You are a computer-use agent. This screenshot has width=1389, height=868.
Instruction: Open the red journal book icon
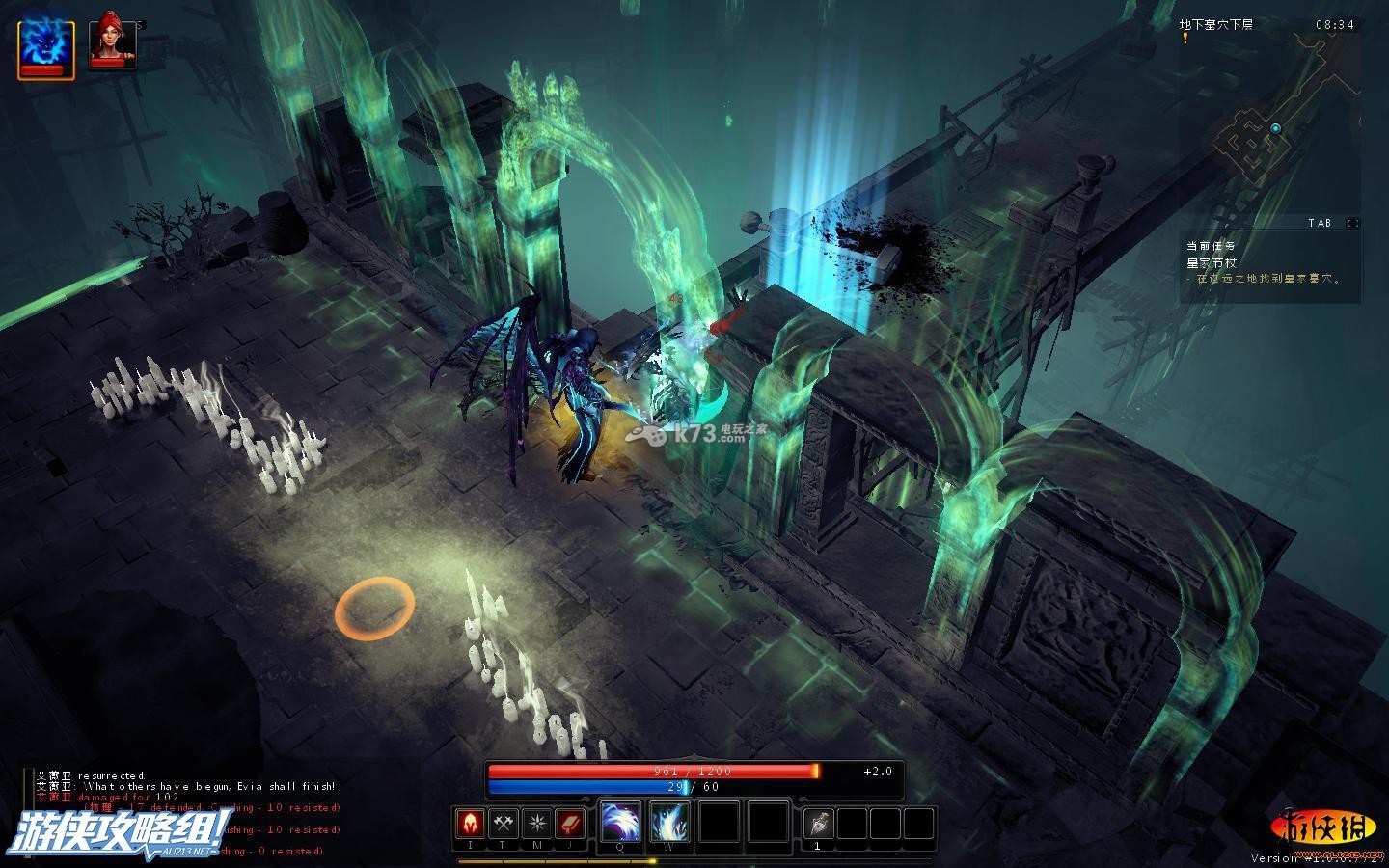click(x=570, y=824)
